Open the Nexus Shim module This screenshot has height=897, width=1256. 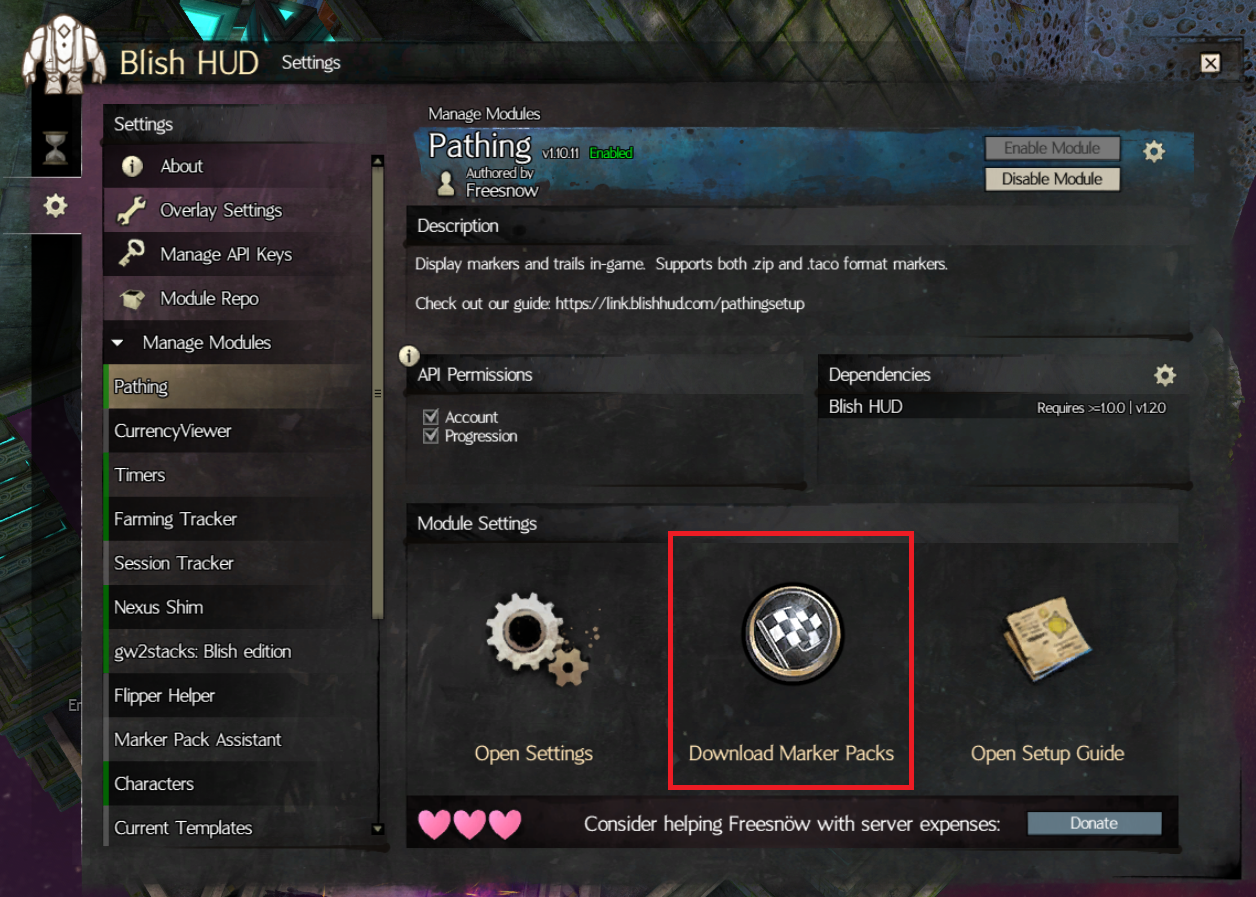tap(158, 607)
